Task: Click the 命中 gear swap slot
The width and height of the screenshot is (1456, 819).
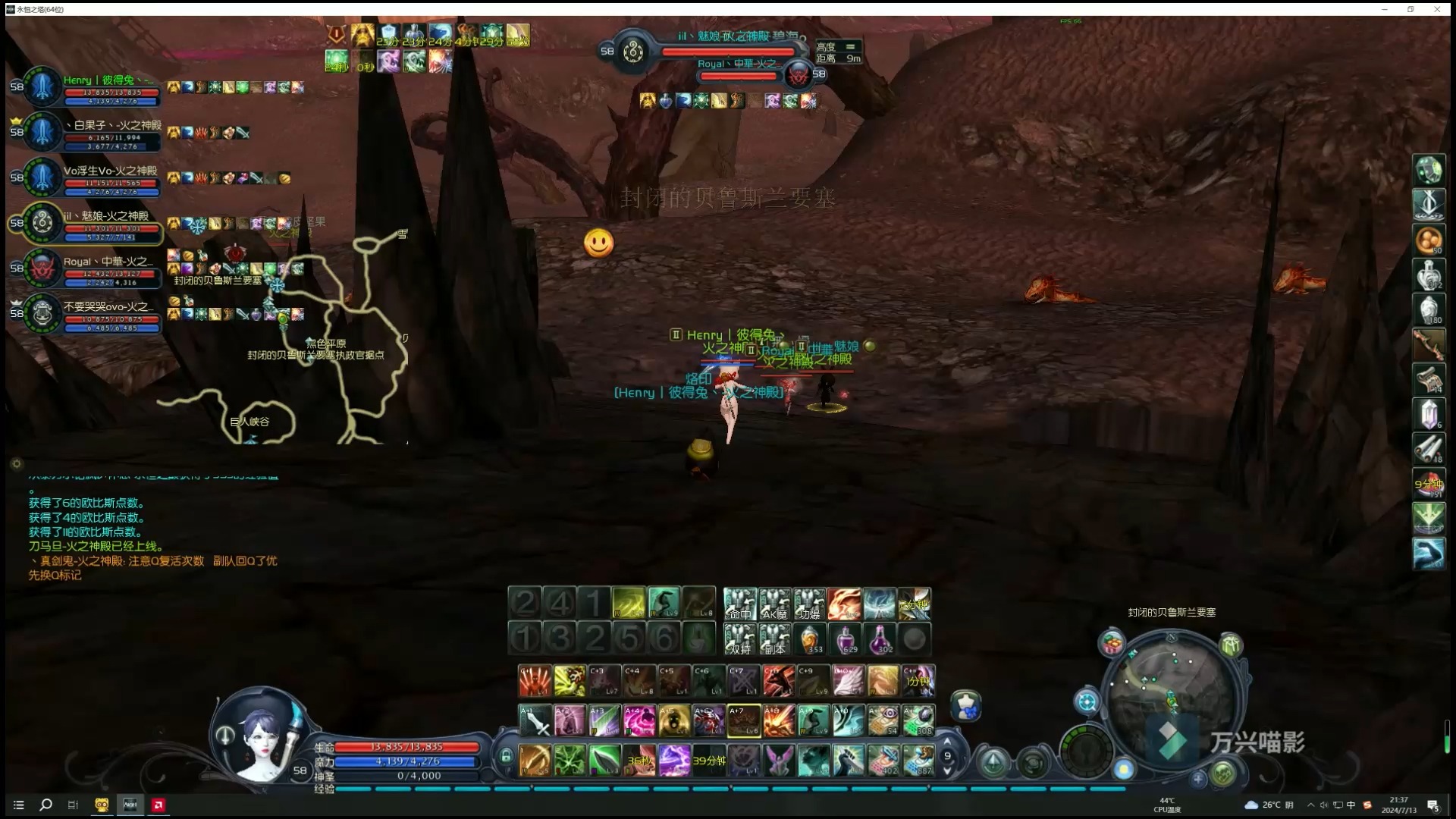Action: pyautogui.click(x=740, y=604)
